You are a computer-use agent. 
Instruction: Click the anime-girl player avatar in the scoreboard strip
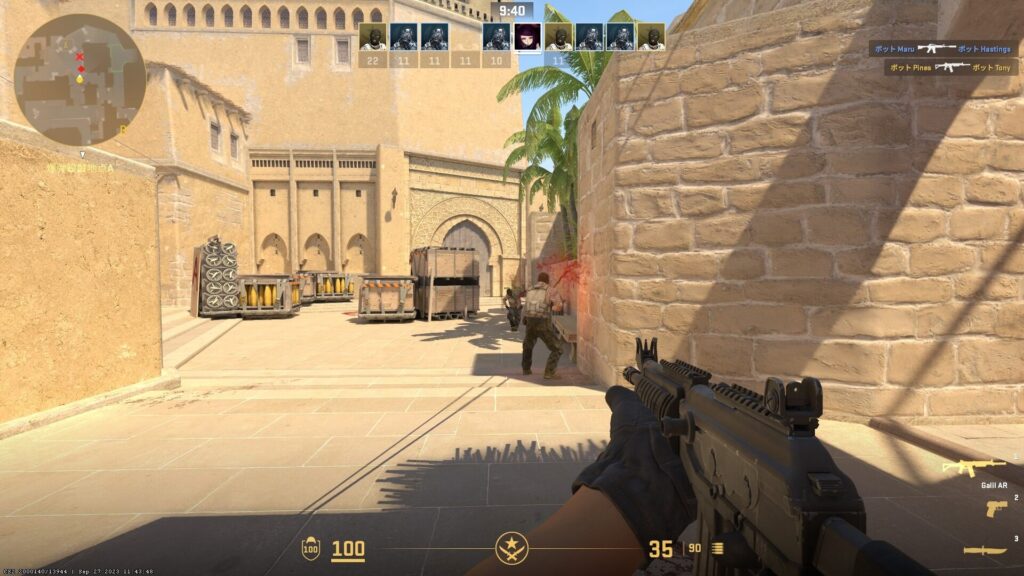pos(528,37)
